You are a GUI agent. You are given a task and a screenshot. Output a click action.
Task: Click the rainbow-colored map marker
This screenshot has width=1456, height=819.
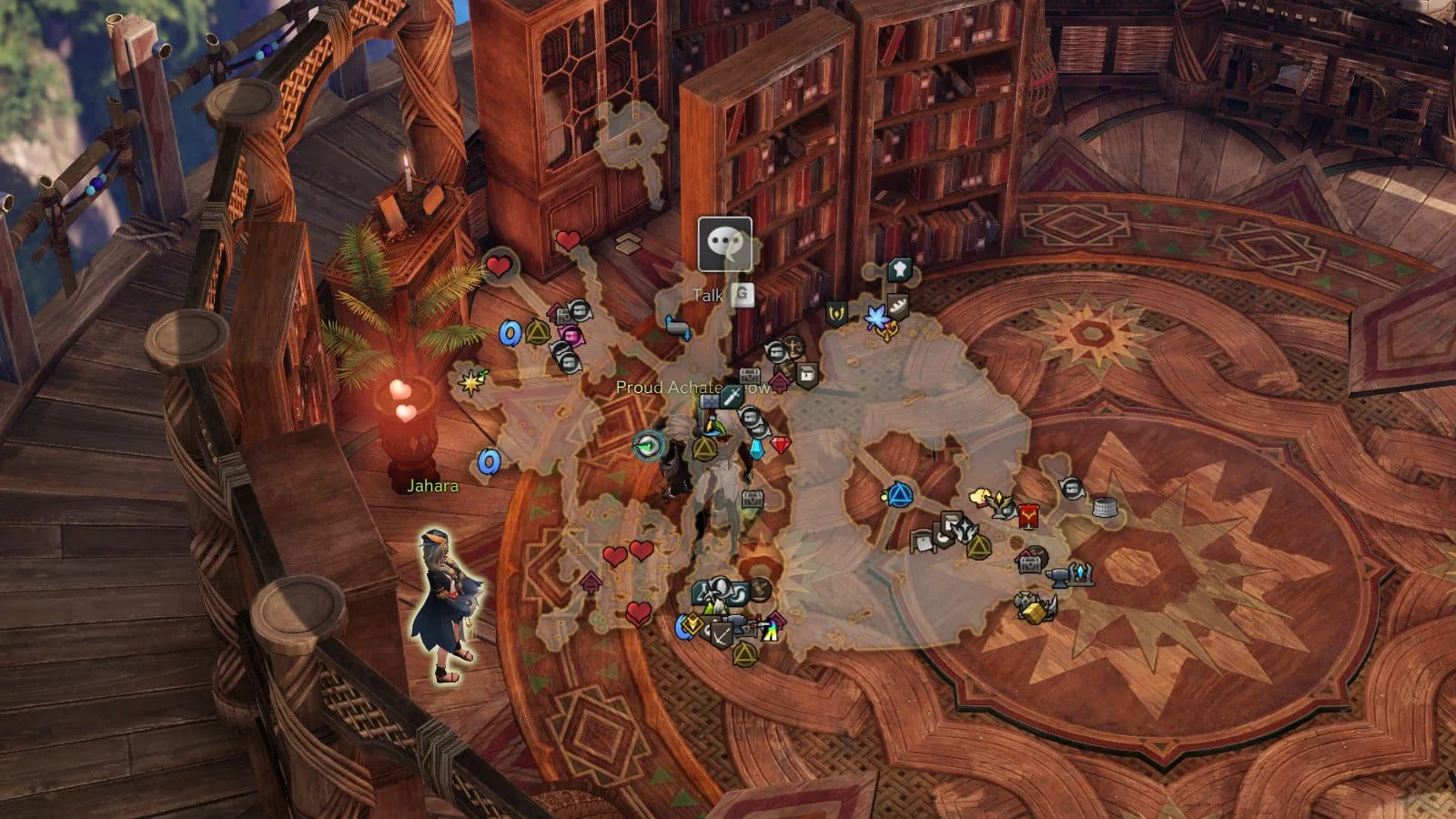click(x=770, y=630)
